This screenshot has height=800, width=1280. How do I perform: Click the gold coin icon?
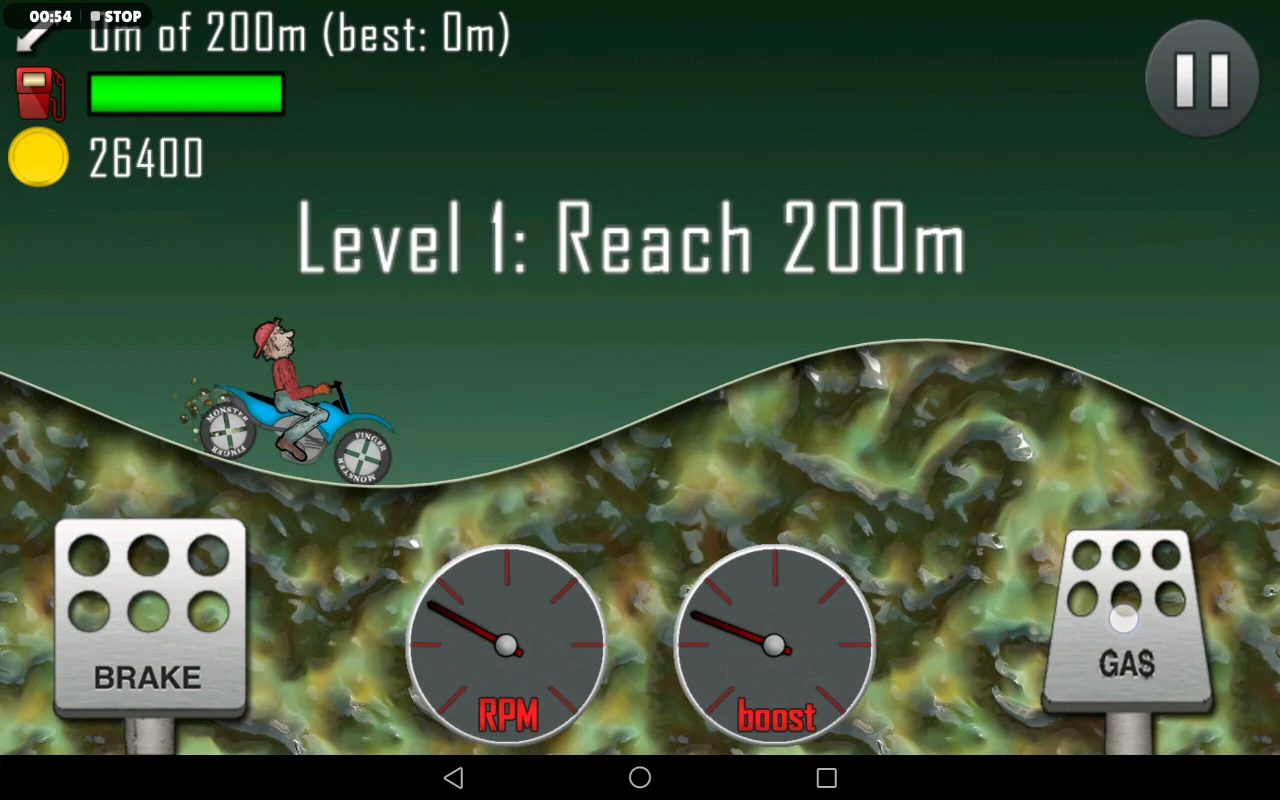tap(38, 157)
